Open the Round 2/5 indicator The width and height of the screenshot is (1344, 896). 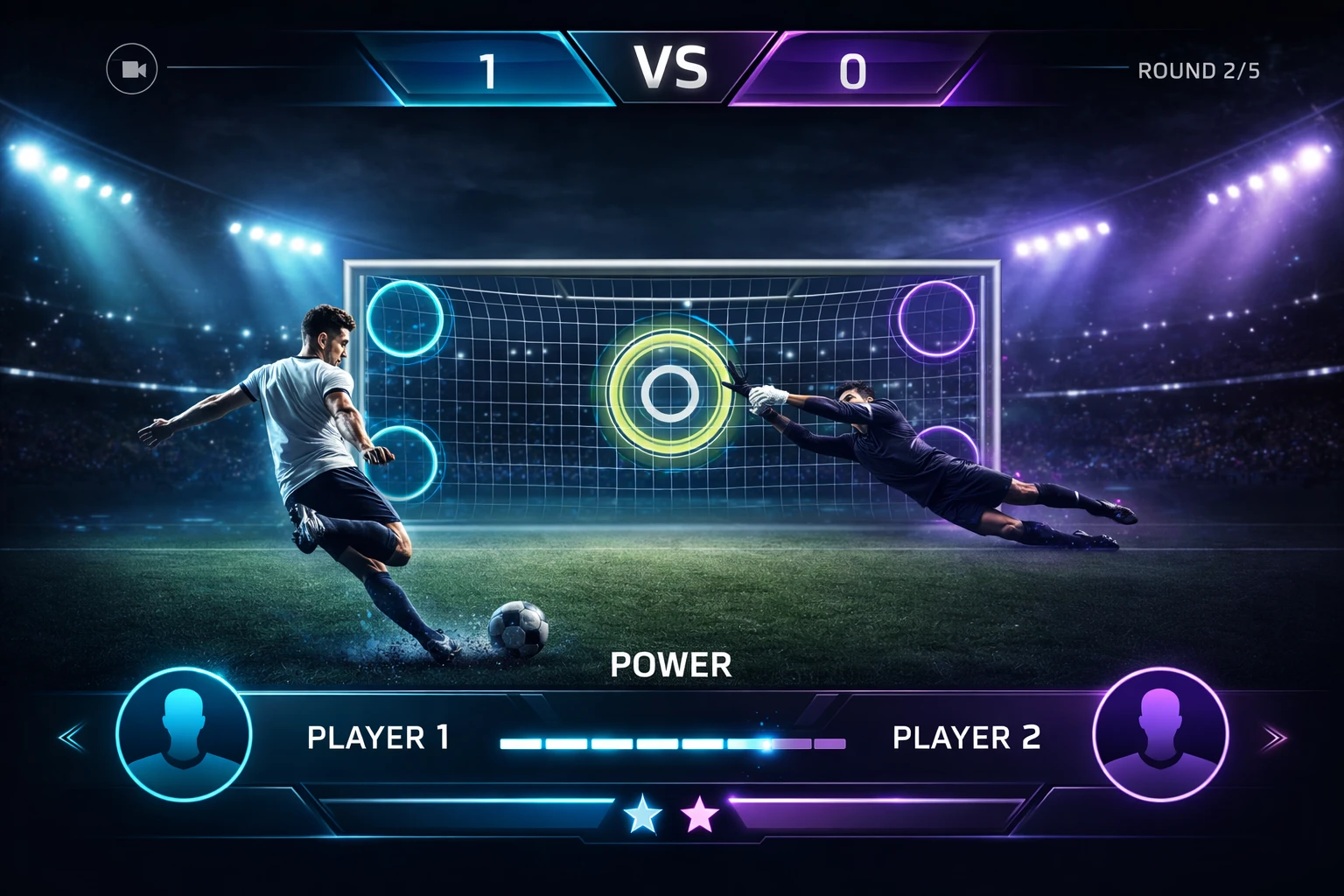1198,72
